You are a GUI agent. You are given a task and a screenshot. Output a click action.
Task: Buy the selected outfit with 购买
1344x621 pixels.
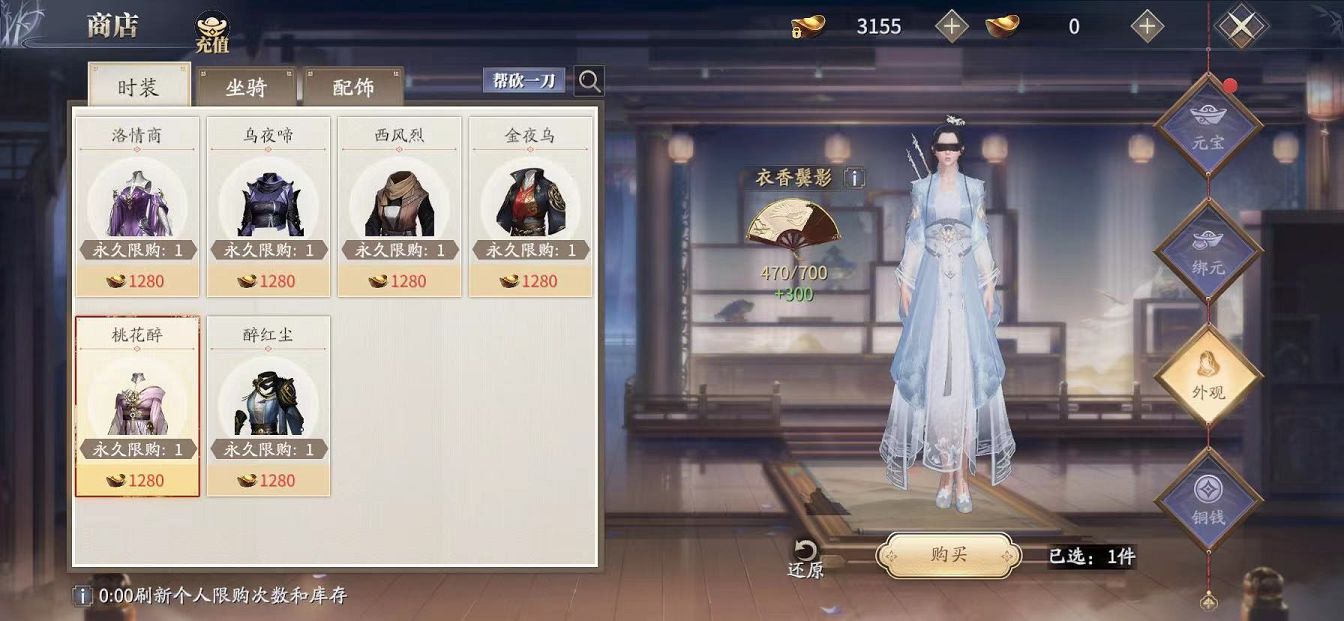(948, 555)
